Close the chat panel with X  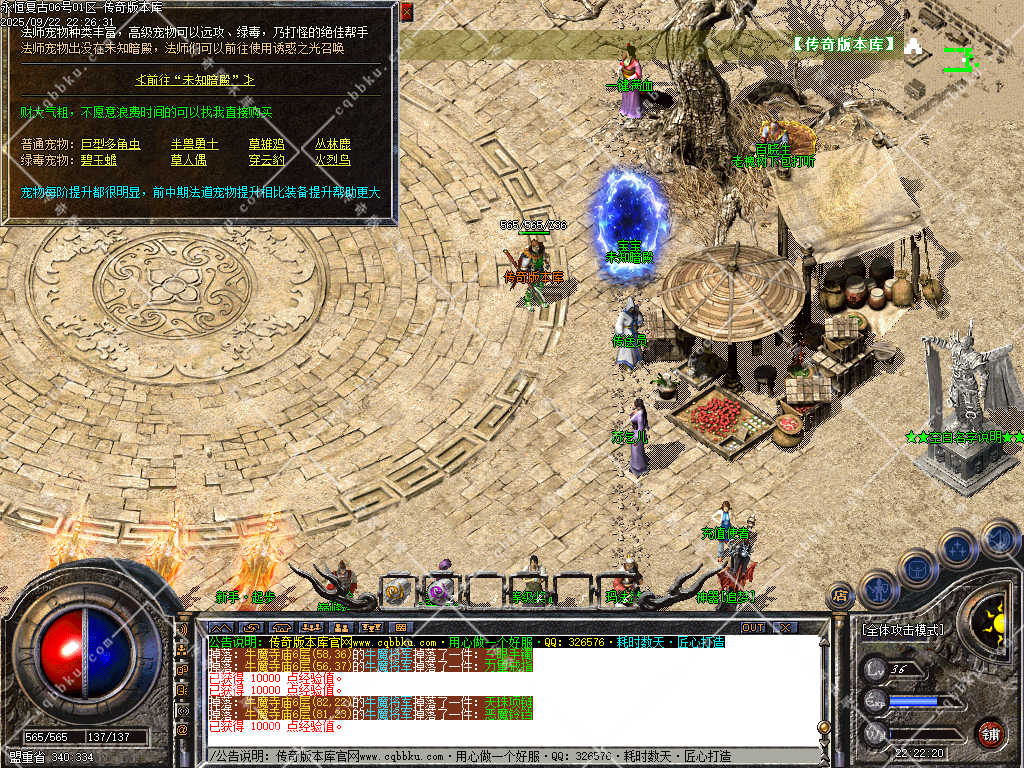[x=786, y=627]
